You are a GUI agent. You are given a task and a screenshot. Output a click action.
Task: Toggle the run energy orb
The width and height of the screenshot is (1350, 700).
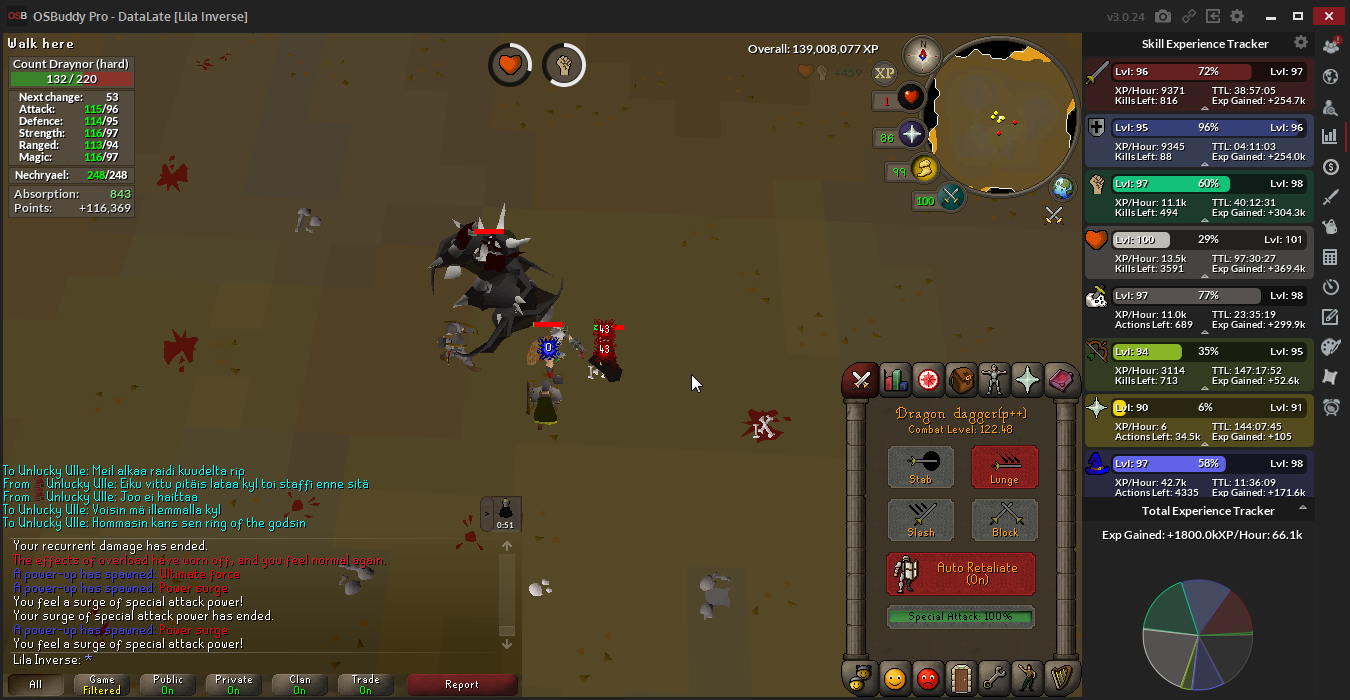[x=925, y=168]
